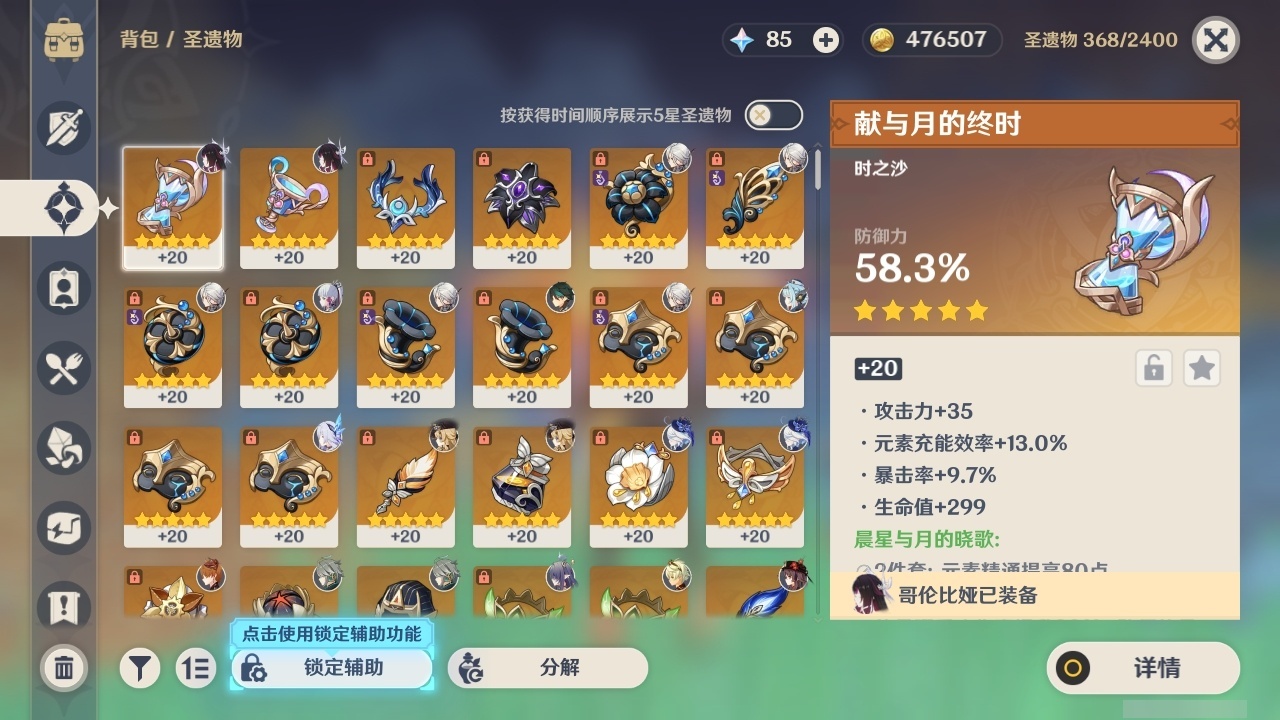Screen dimensions: 1280x720
Task: Open the artifact filter options
Action: coord(140,668)
